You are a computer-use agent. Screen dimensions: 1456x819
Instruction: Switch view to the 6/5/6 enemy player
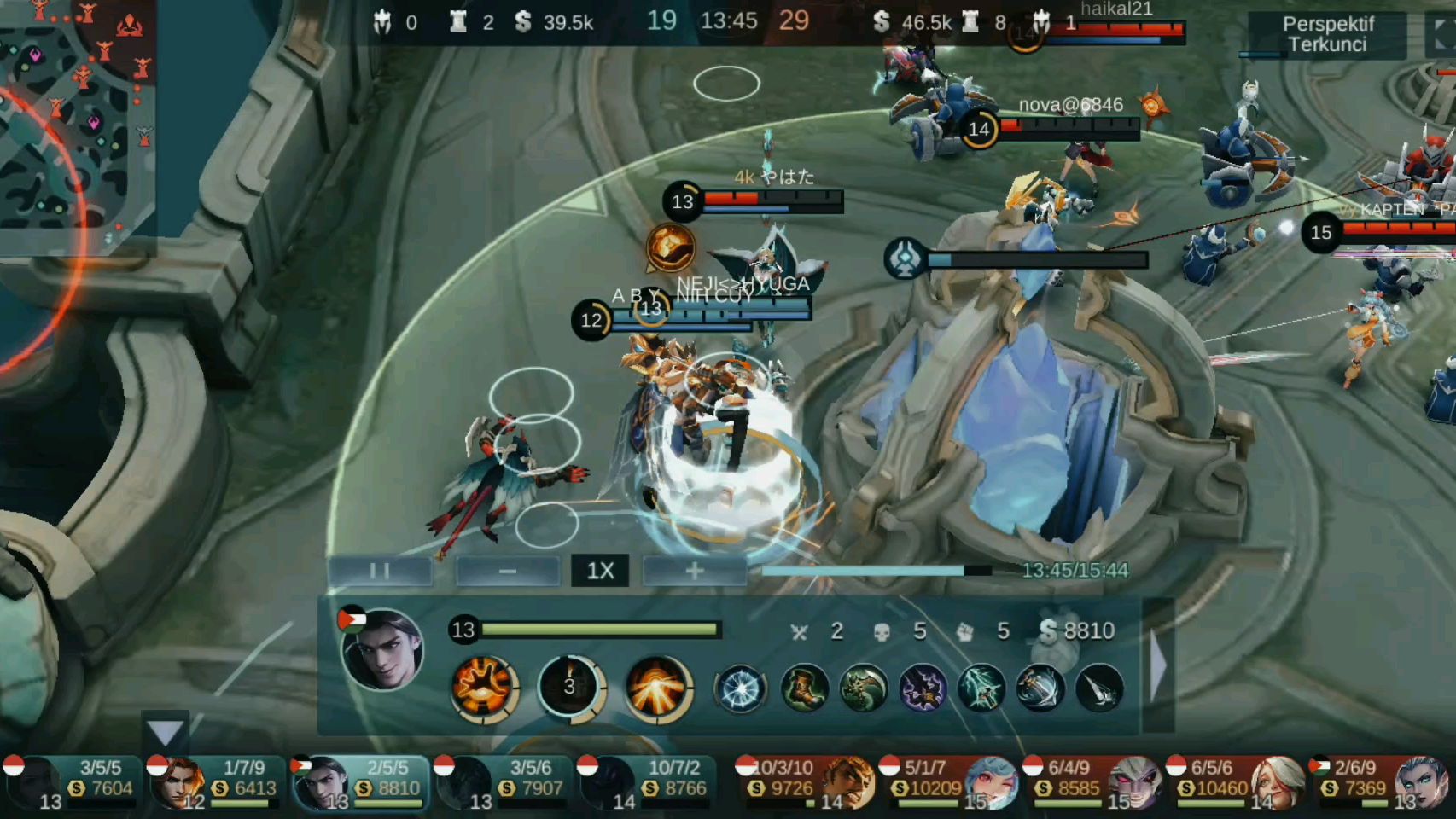coord(1236,781)
